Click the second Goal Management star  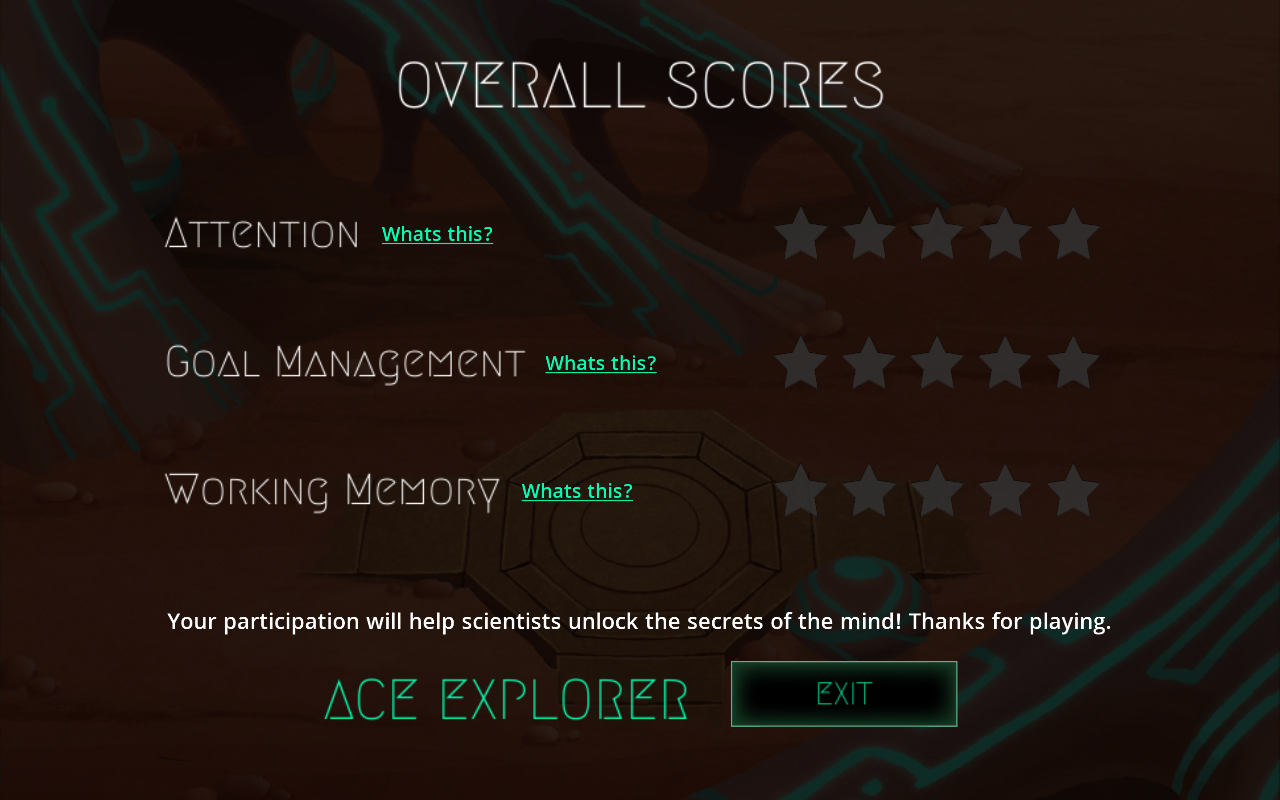[x=869, y=362]
